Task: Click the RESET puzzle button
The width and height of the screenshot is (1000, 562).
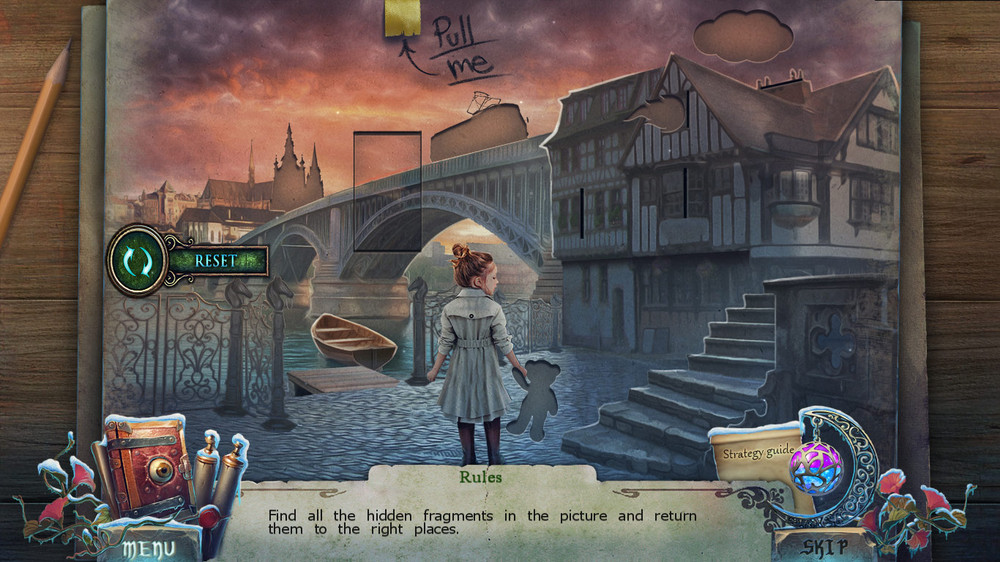Action: (x=215, y=260)
